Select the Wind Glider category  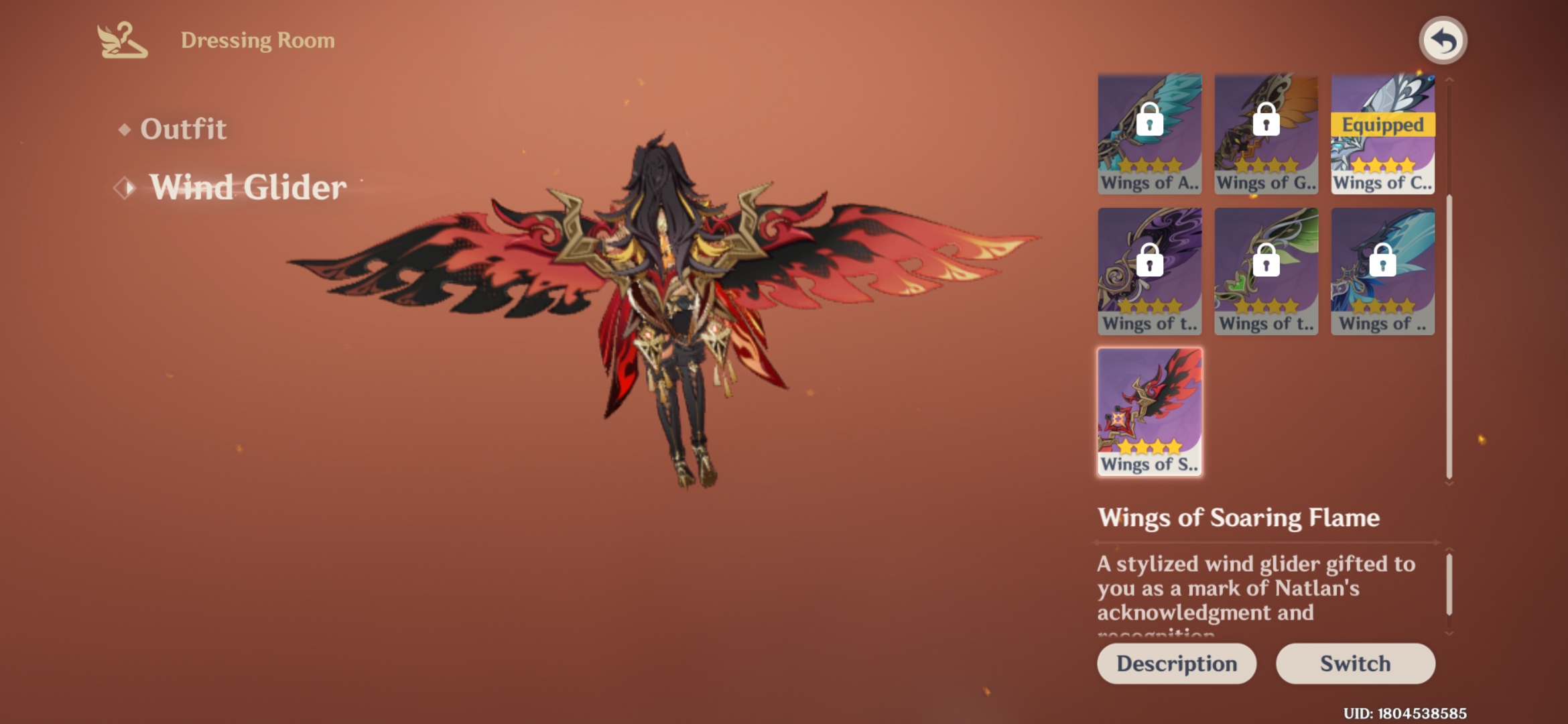click(248, 188)
